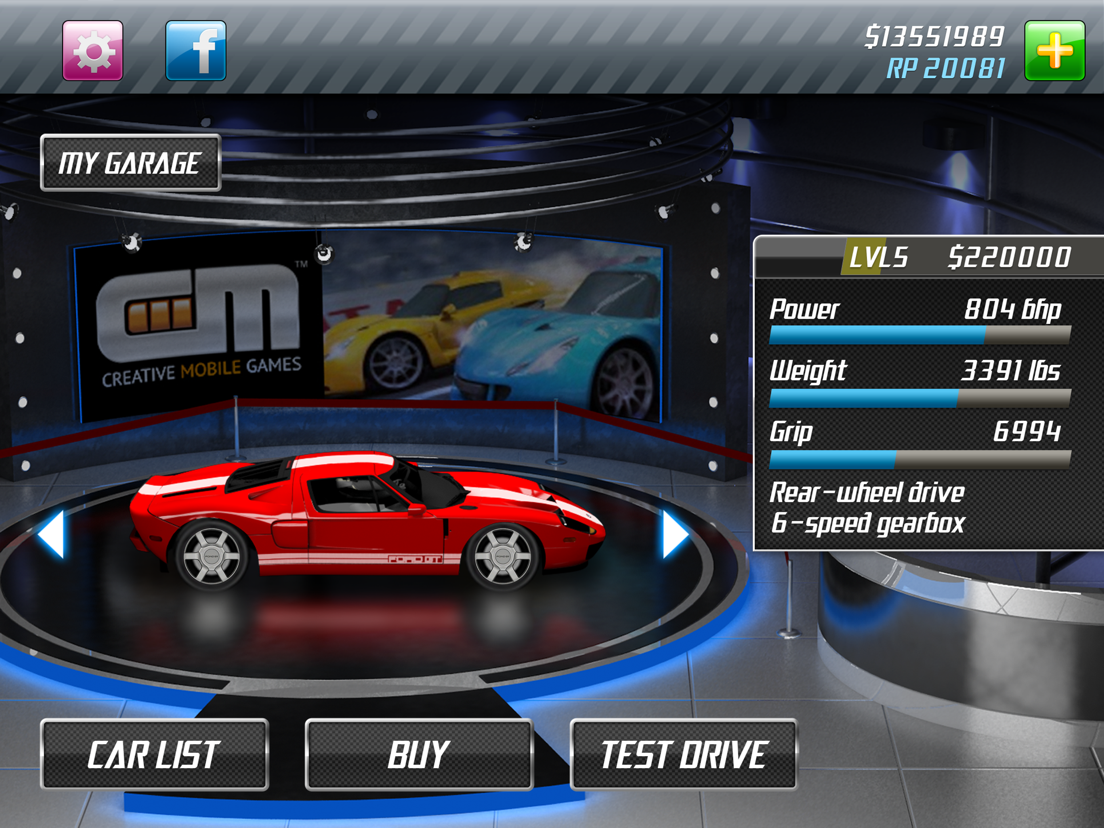Screen dimensions: 1104x828
Task: Open the settings gear icon
Action: [x=93, y=51]
